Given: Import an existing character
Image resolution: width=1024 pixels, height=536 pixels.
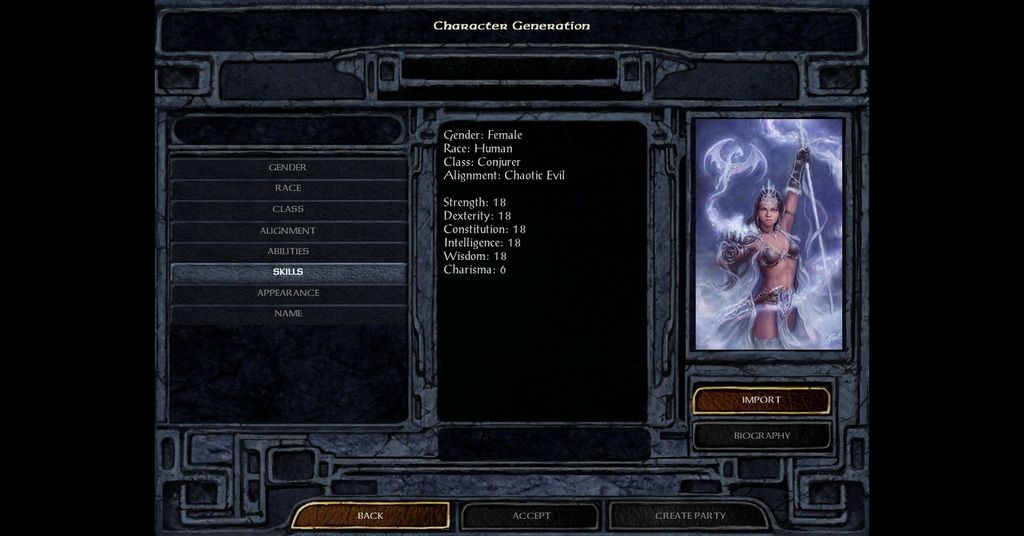Looking at the screenshot, I should click(761, 400).
